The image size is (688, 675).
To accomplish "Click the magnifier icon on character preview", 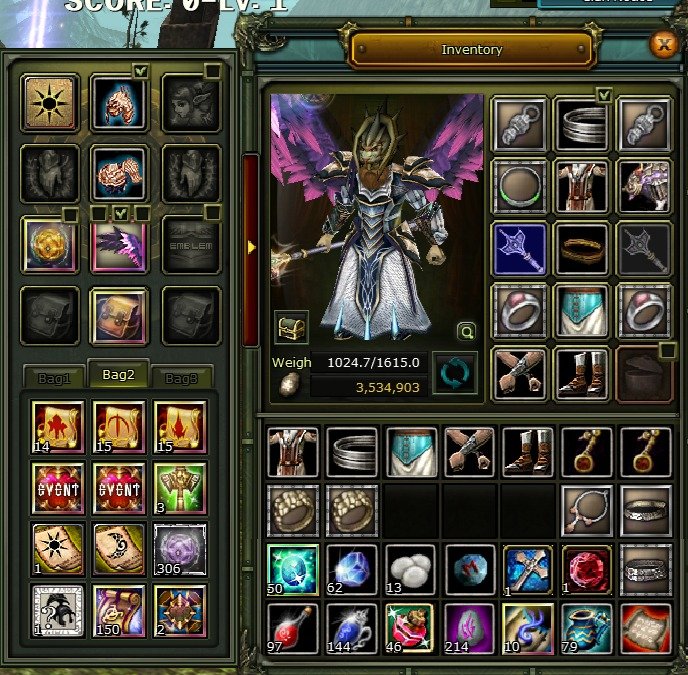I will [466, 331].
